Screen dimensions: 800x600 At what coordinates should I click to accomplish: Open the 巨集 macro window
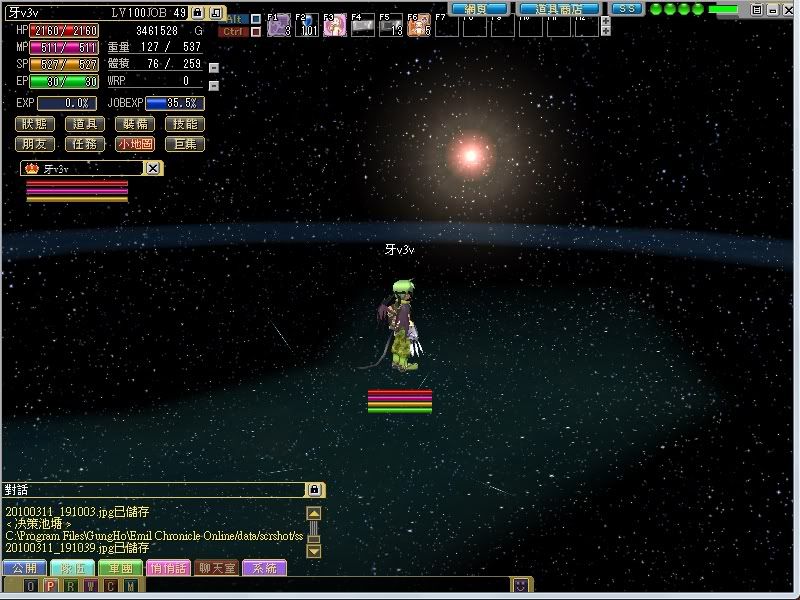click(185, 144)
